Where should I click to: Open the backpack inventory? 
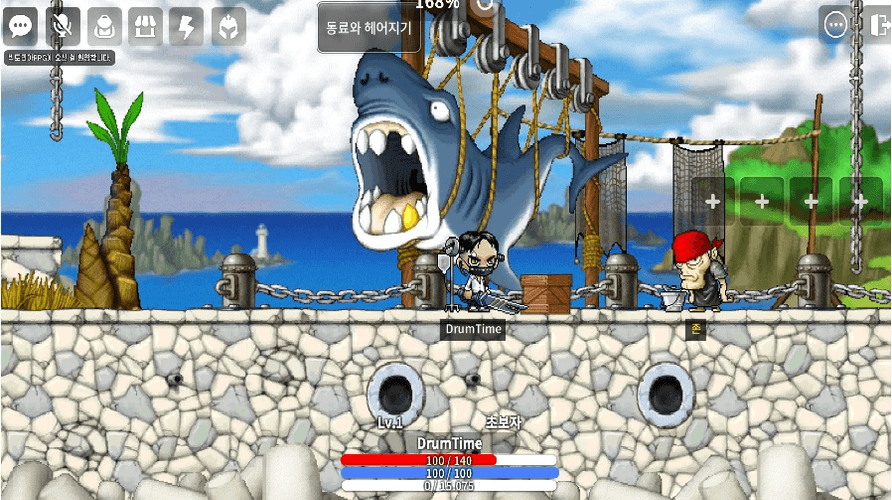click(x=104, y=26)
